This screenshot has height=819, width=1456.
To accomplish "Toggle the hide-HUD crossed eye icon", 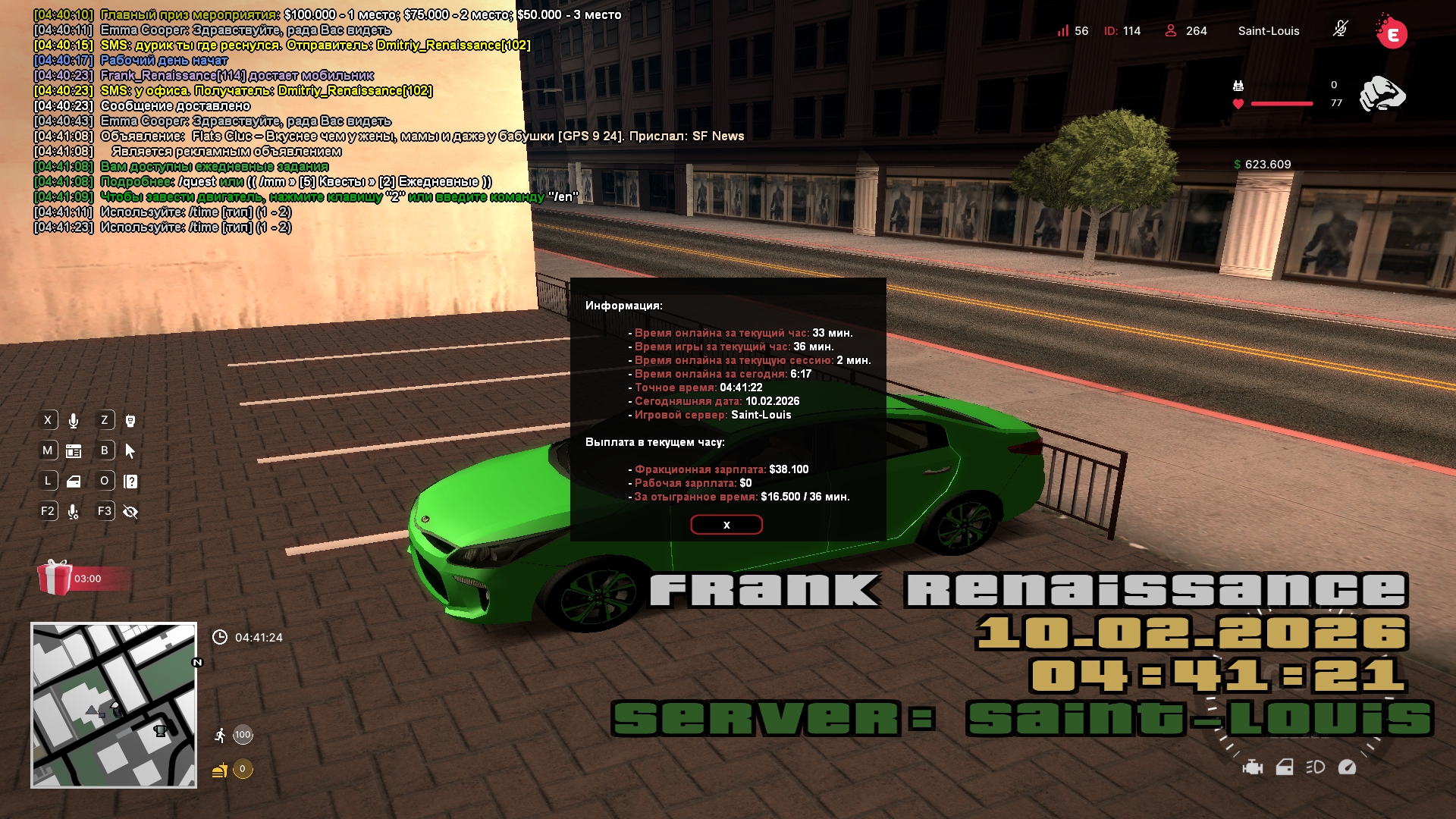I will 130,512.
